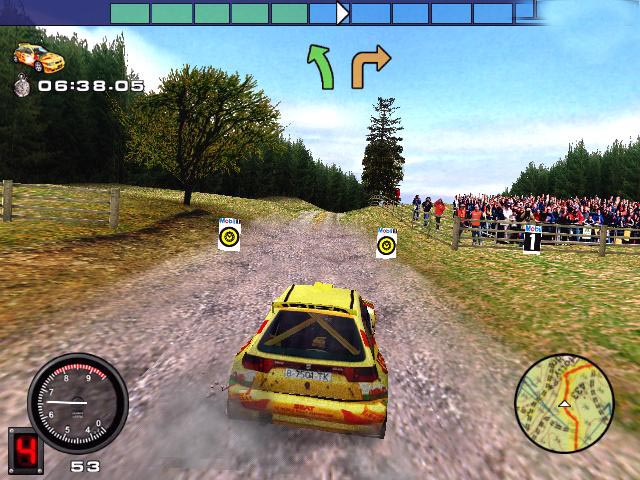640x480 pixels.
Task: Click the green left-bend pace note arrow
Action: click(x=320, y=65)
